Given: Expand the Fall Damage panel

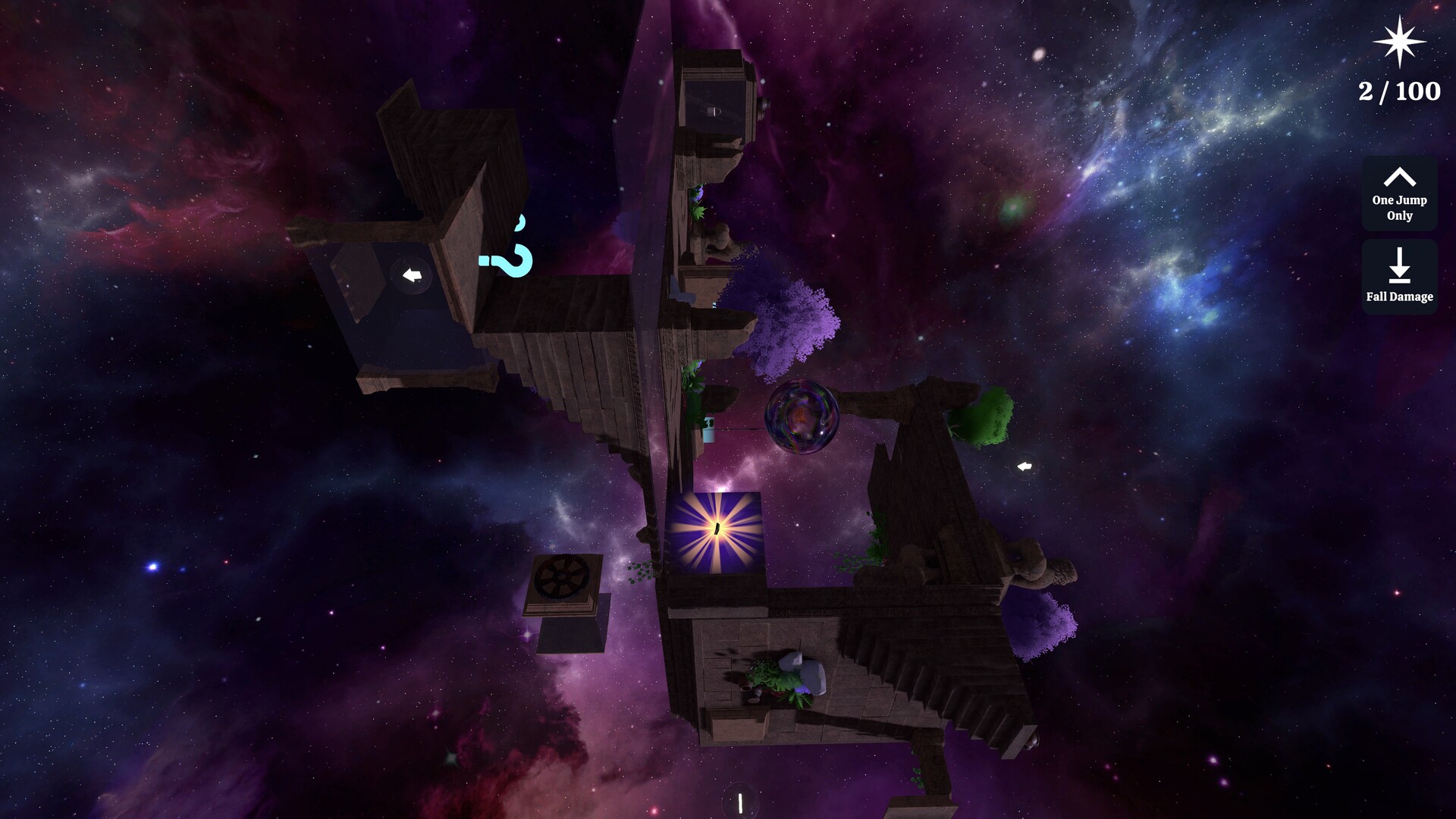Looking at the screenshot, I should tap(1398, 277).
